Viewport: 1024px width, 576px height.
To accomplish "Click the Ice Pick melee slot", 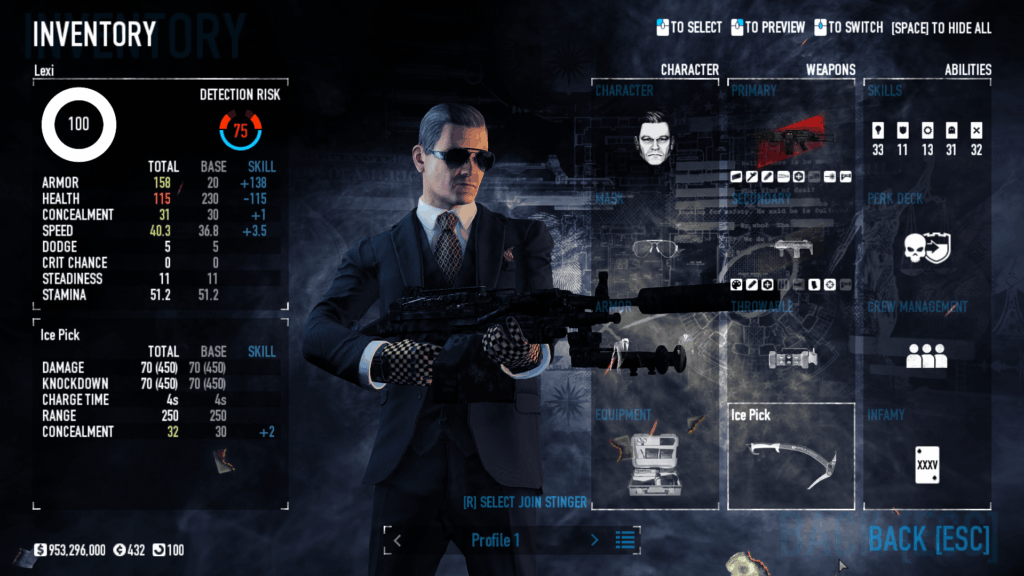I will tap(791, 457).
